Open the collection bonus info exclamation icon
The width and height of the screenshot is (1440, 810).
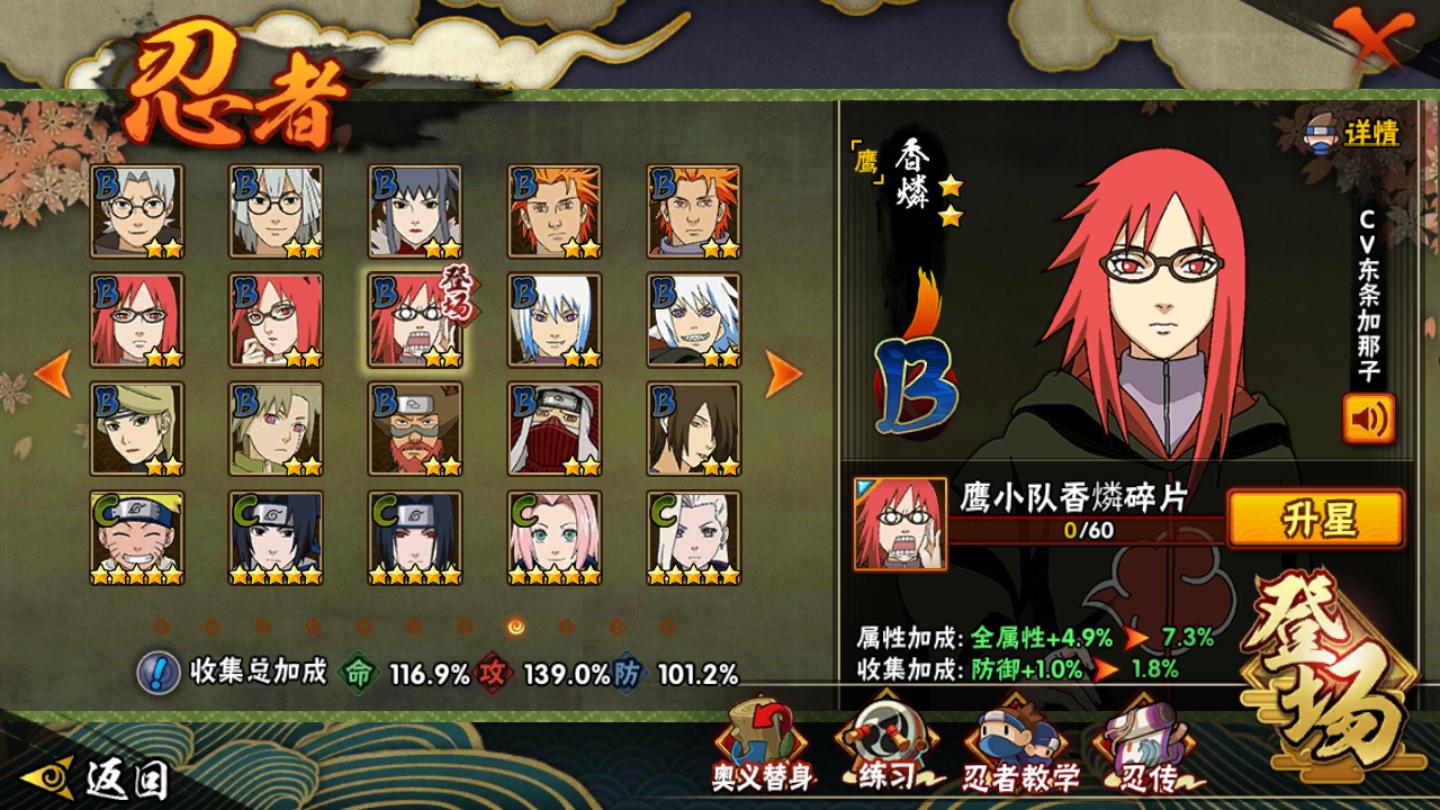(x=157, y=673)
